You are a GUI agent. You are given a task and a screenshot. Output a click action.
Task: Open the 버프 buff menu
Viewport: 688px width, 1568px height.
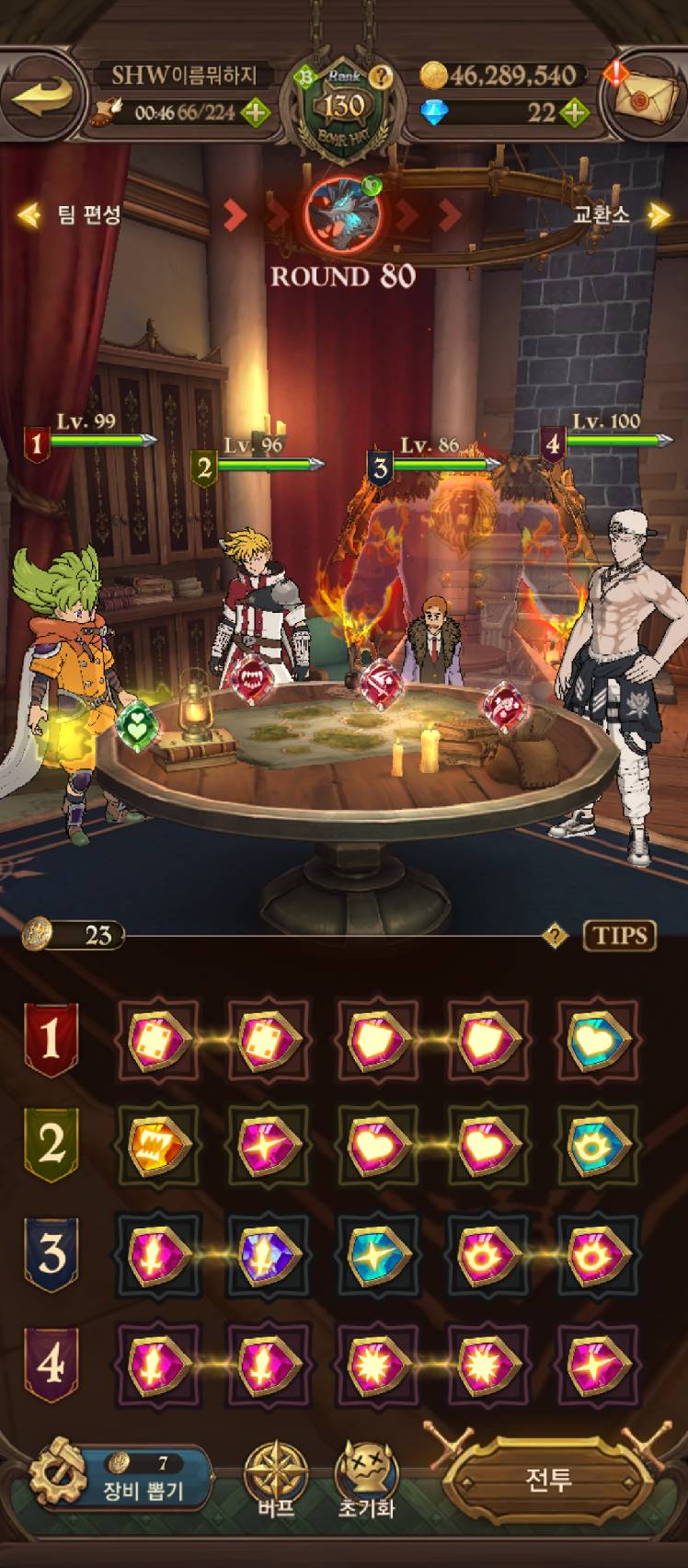point(275,1478)
